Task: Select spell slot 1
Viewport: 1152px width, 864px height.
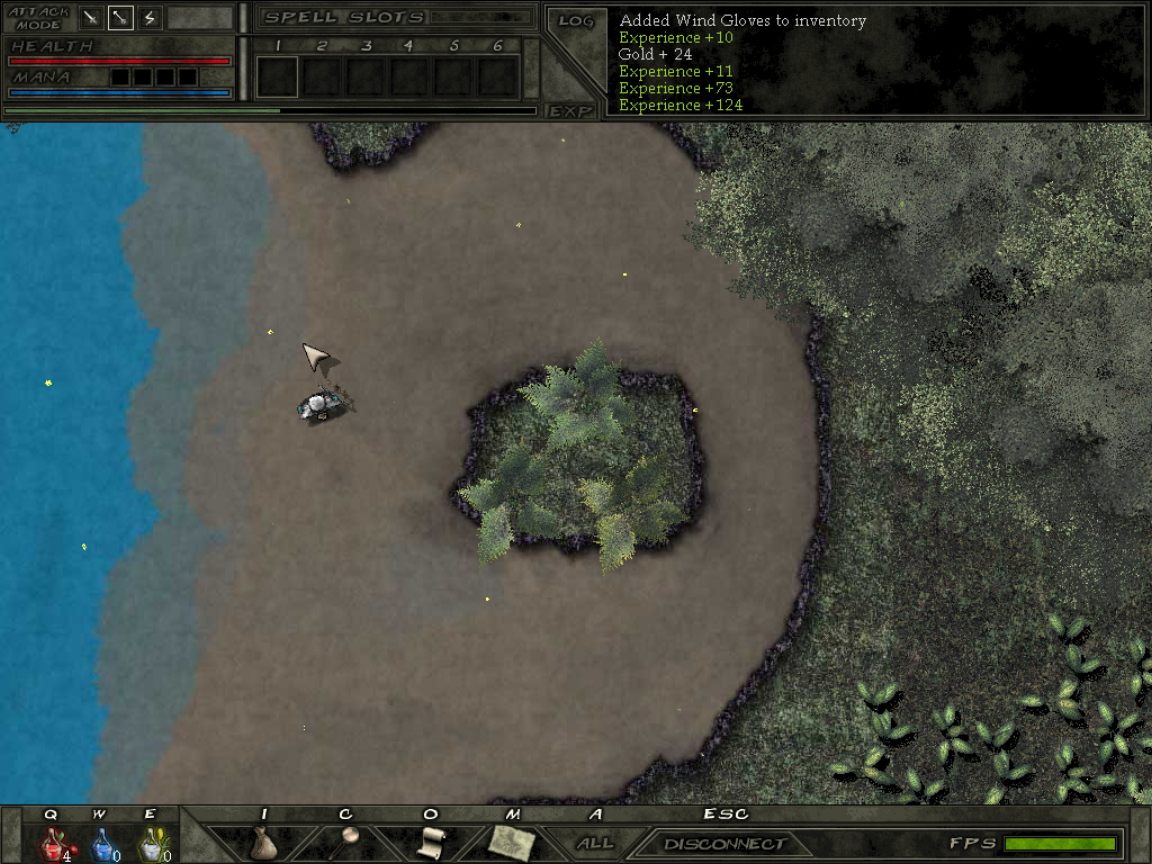Action: click(x=278, y=76)
